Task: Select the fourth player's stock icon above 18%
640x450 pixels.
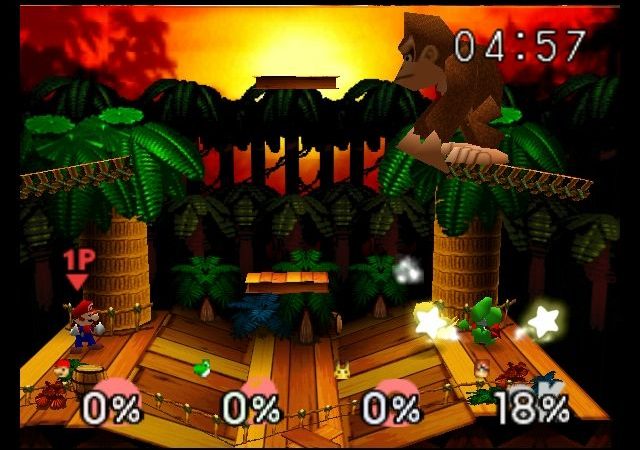Action: (x=481, y=370)
